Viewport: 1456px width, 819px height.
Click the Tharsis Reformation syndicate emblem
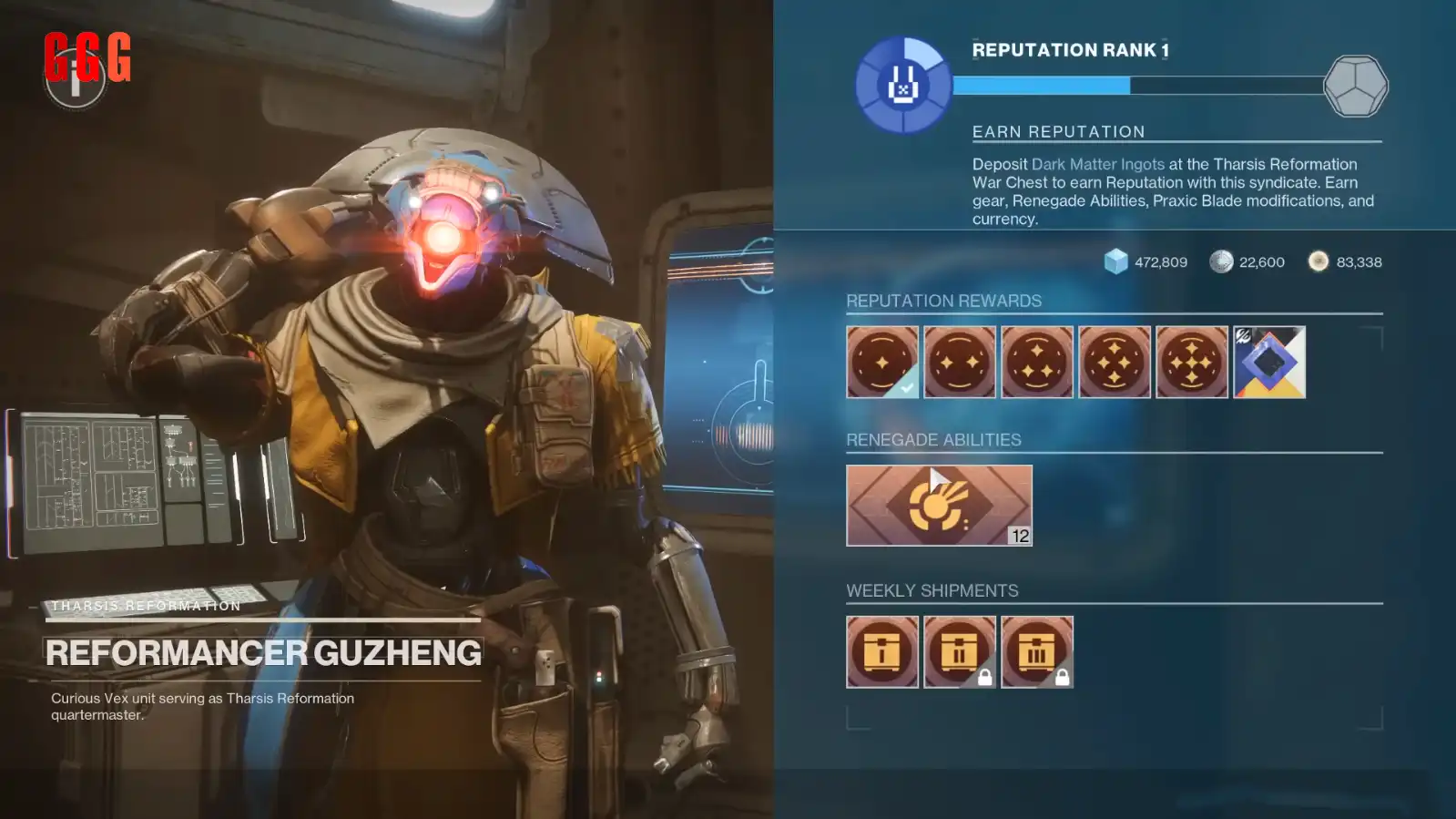[x=902, y=86]
